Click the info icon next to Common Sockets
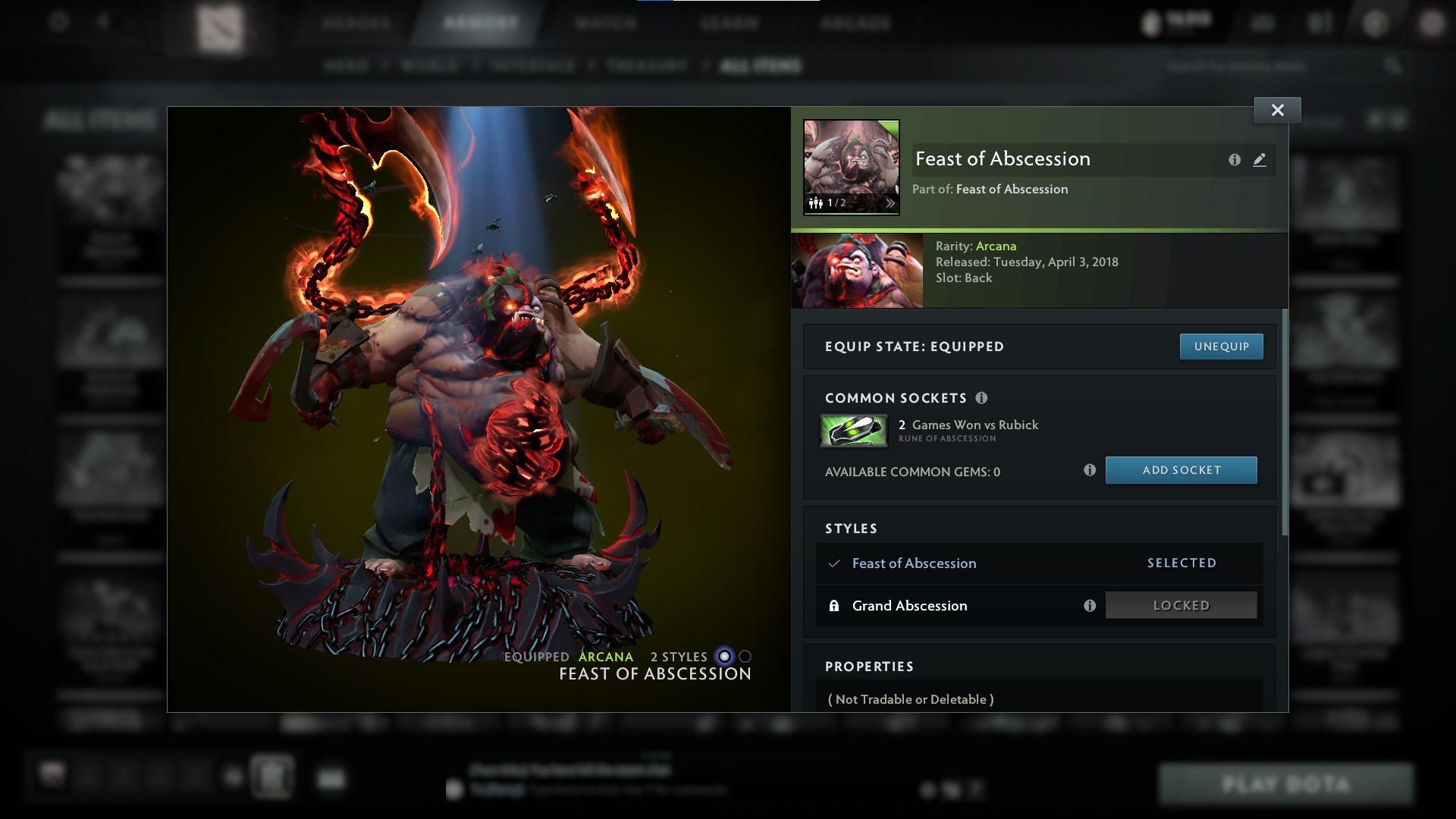 [983, 397]
